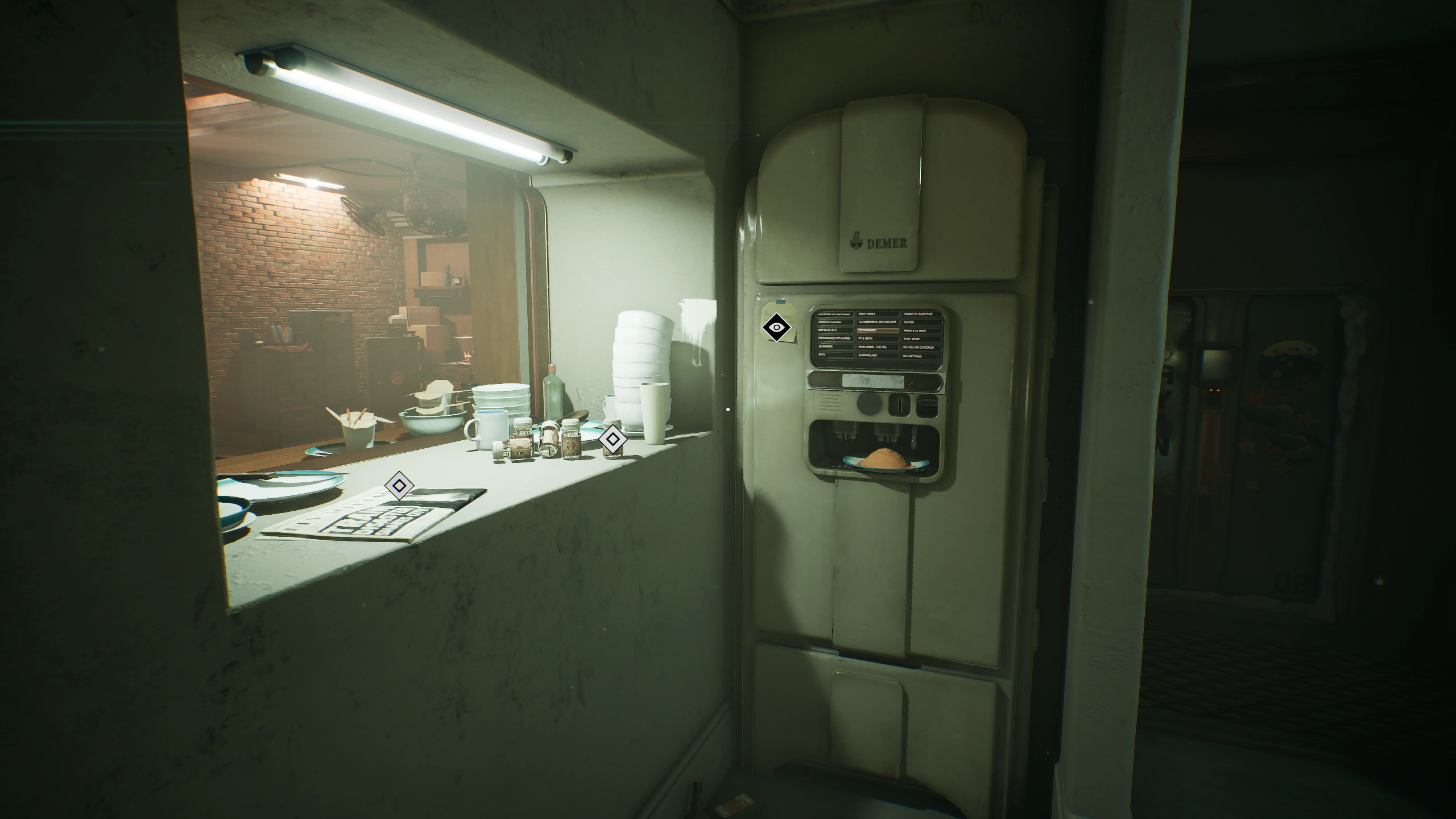
Task: Select the diamond interaction marker above the newspaper
Action: [x=399, y=485]
